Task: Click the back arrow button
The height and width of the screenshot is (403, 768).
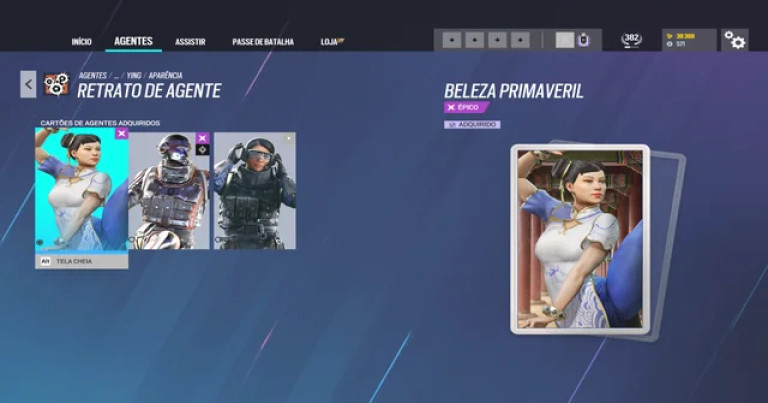Action: click(28, 84)
